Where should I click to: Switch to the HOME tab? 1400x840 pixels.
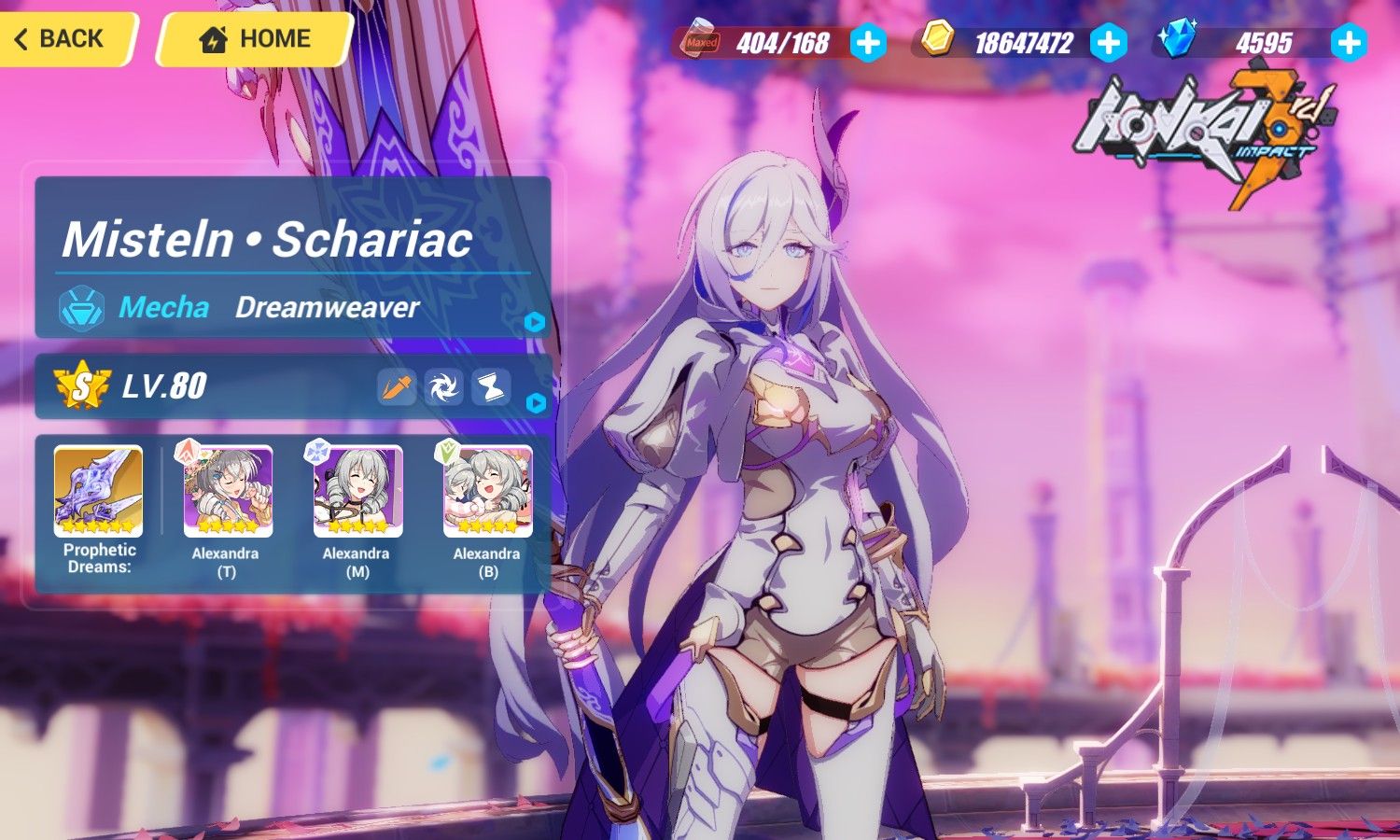(254, 39)
